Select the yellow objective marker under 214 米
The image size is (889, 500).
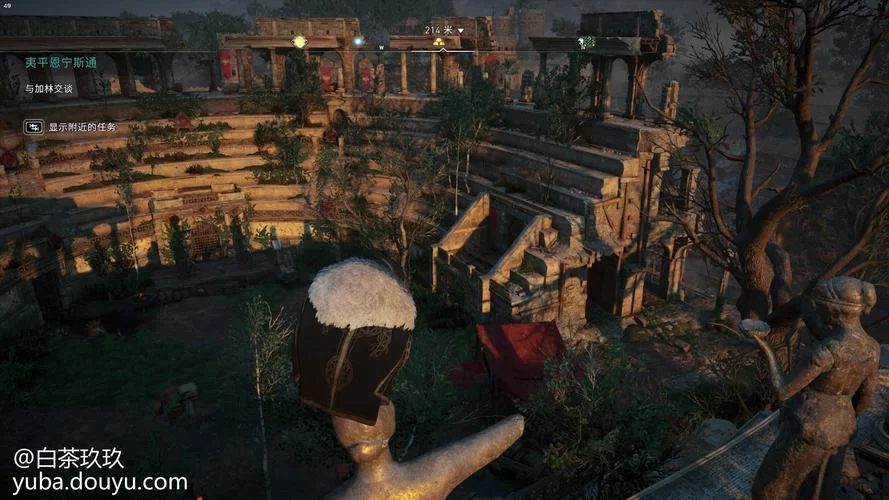tap(438, 42)
